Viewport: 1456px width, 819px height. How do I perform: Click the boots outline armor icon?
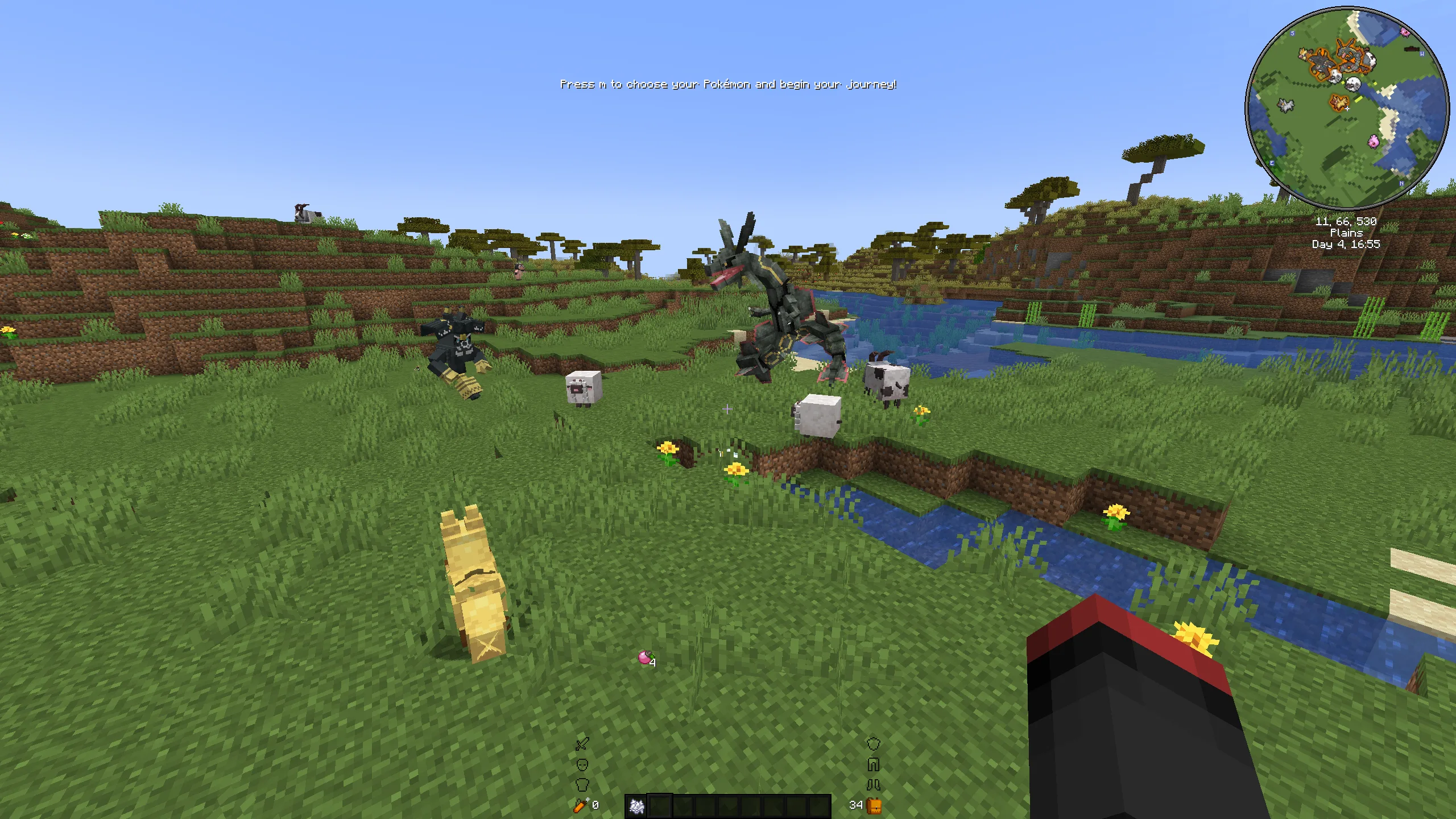tap(873, 785)
